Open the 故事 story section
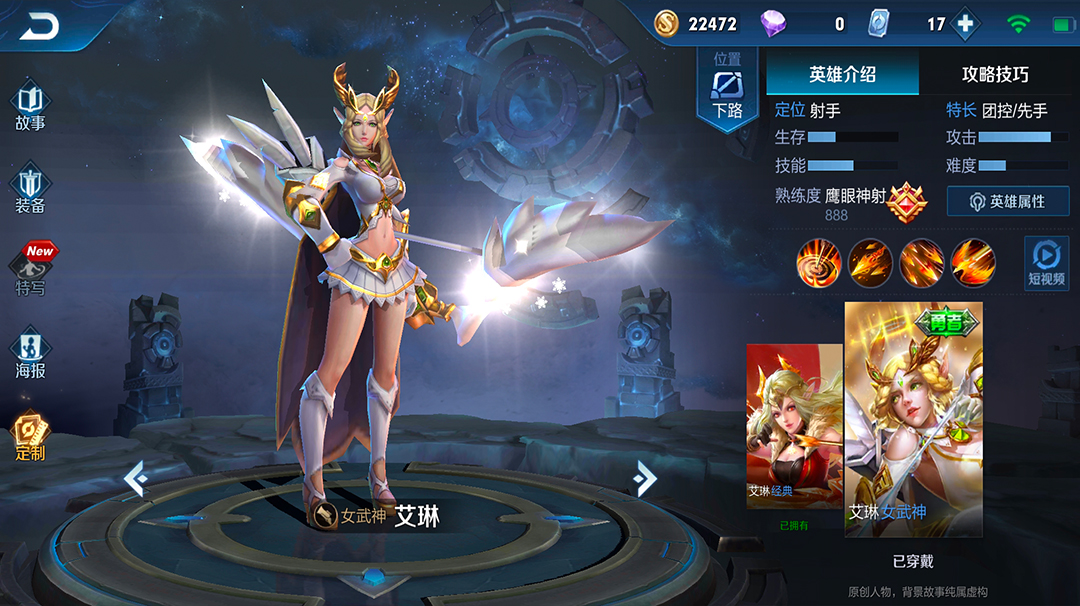The height and width of the screenshot is (606, 1080). (x=30, y=108)
